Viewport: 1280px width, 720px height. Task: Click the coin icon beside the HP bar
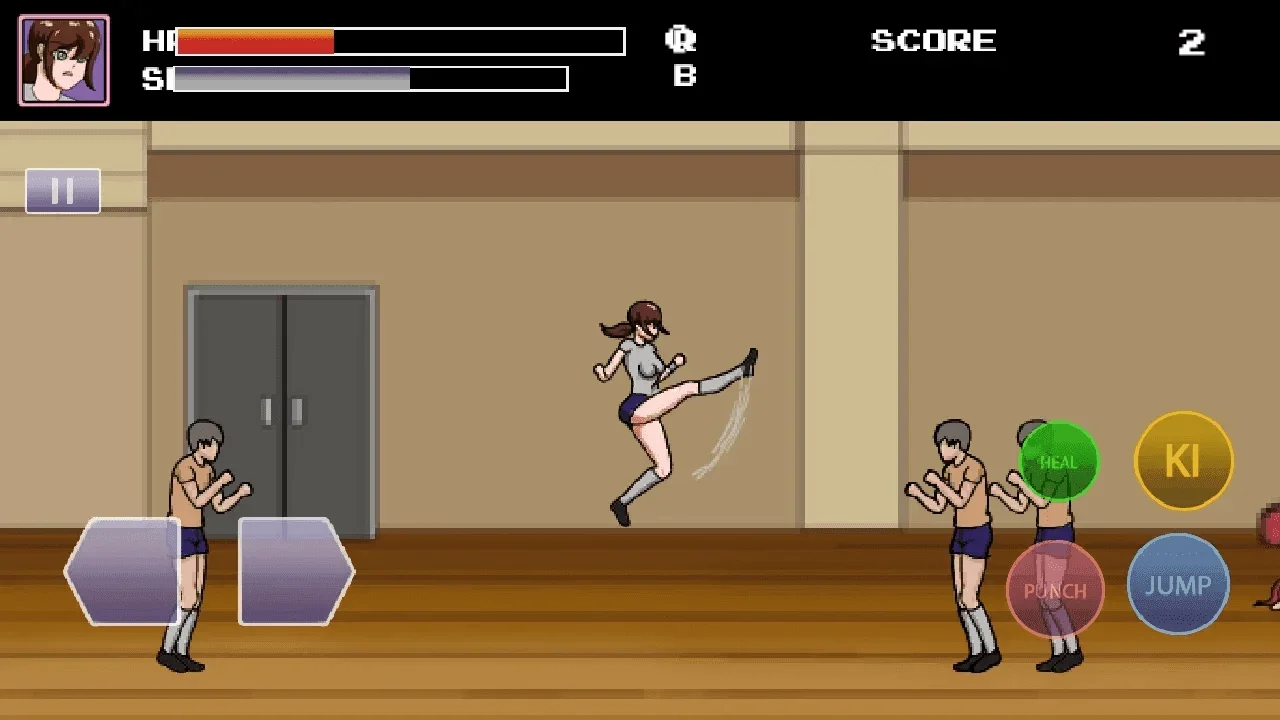(x=681, y=41)
